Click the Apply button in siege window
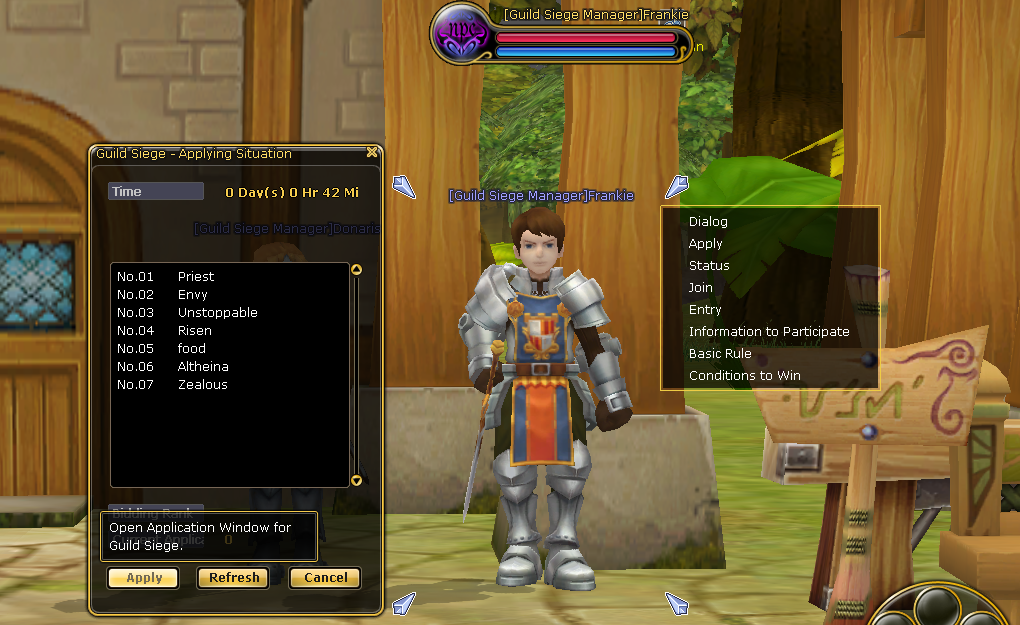1020x625 pixels. pos(143,578)
